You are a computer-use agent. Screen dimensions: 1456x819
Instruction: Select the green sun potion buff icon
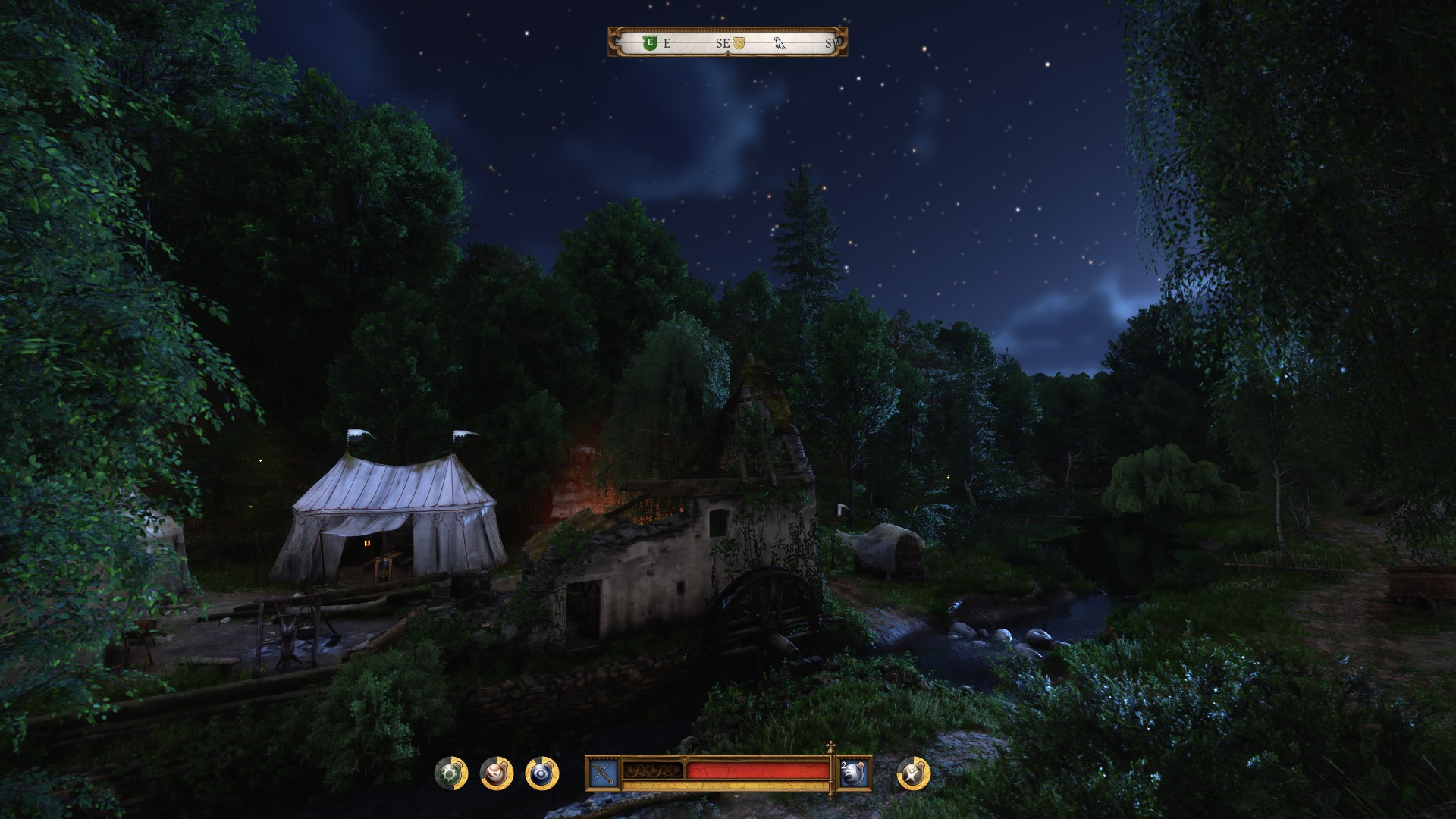(x=450, y=773)
